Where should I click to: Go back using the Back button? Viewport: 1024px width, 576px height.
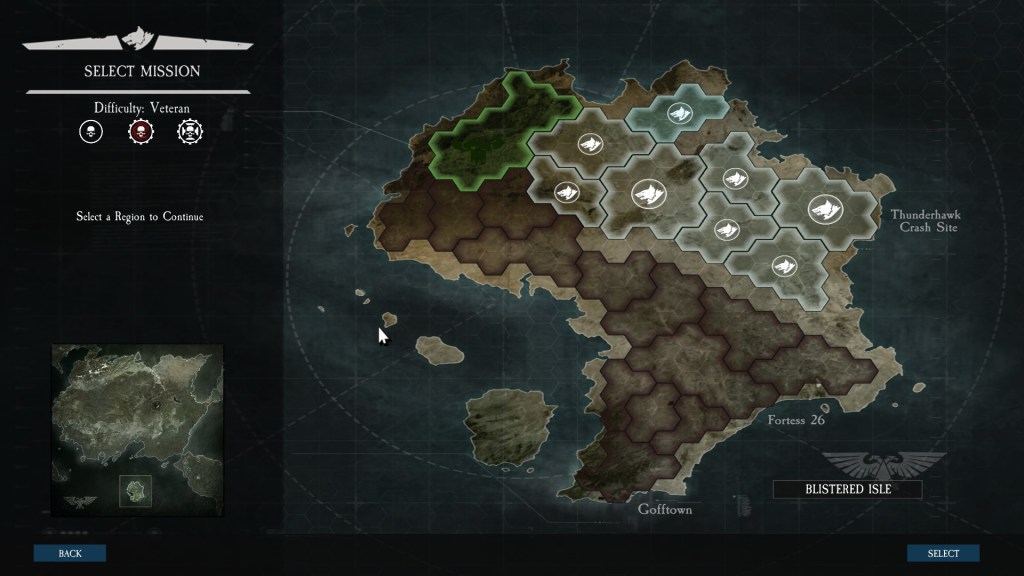click(70, 553)
